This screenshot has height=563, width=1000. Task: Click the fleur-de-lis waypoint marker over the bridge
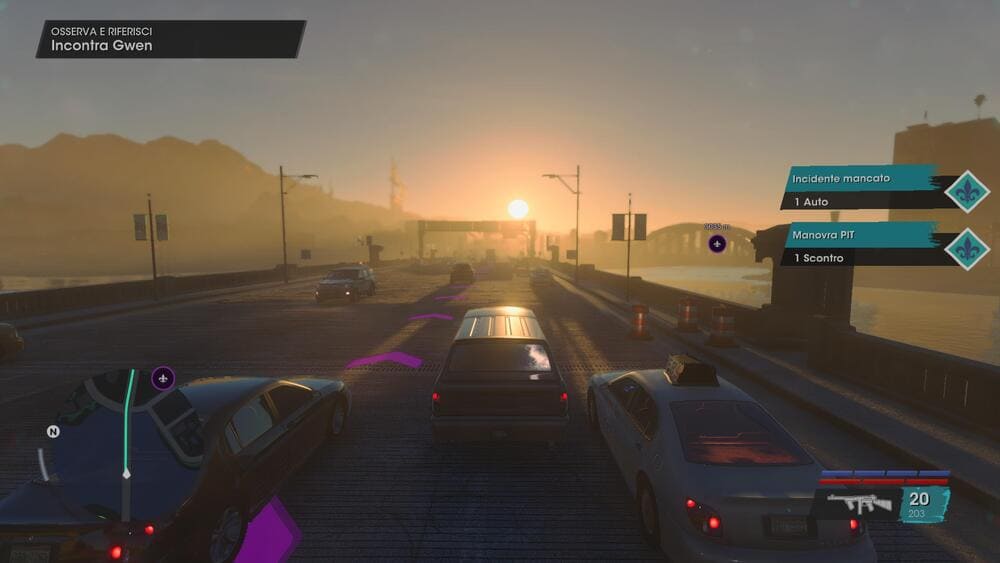click(x=717, y=243)
